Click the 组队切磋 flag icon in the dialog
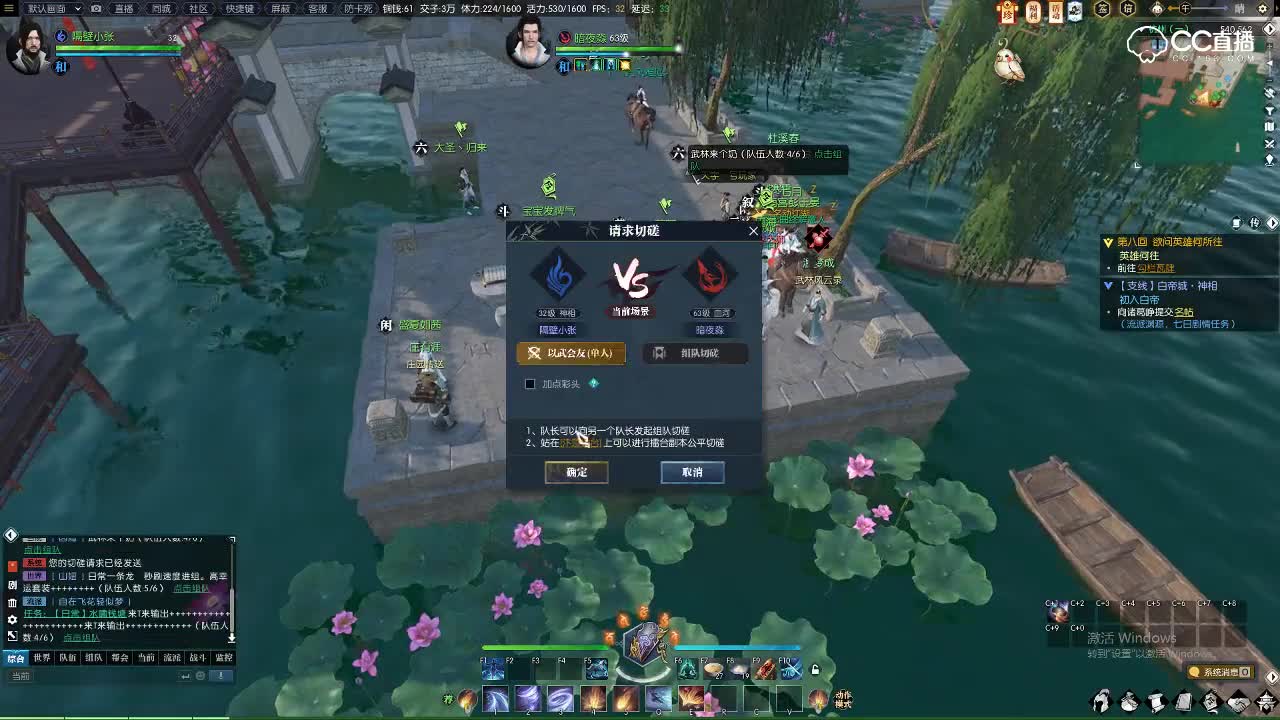This screenshot has height=720, width=1280. 659,353
